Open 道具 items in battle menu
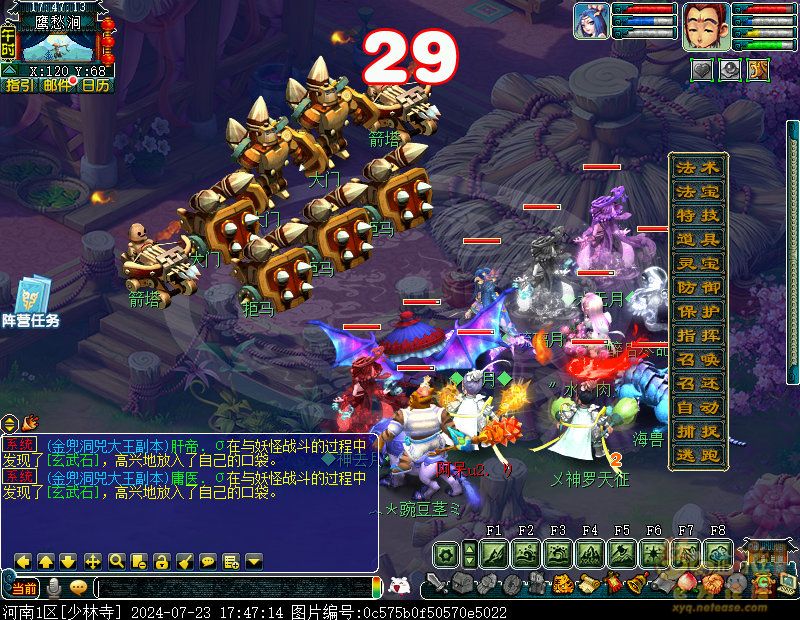Screen dimensions: 800x620 coord(698,239)
